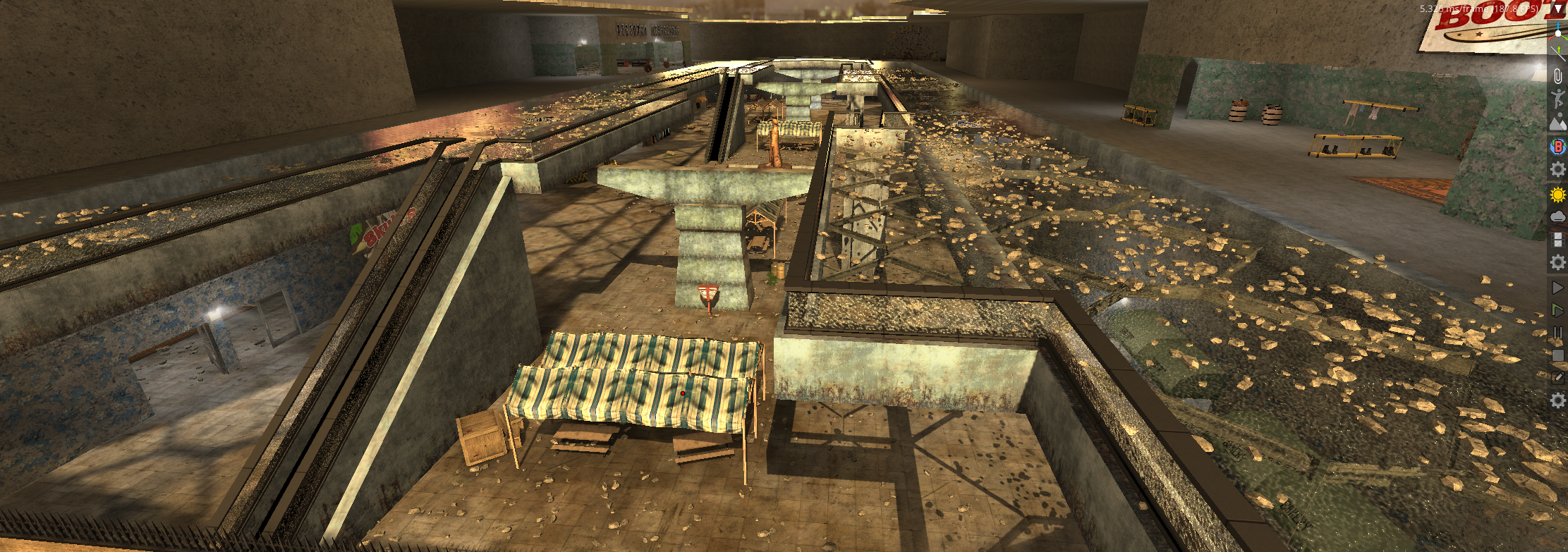
Task: Open the gear settings beneath the globe icon
Action: point(1558,169)
